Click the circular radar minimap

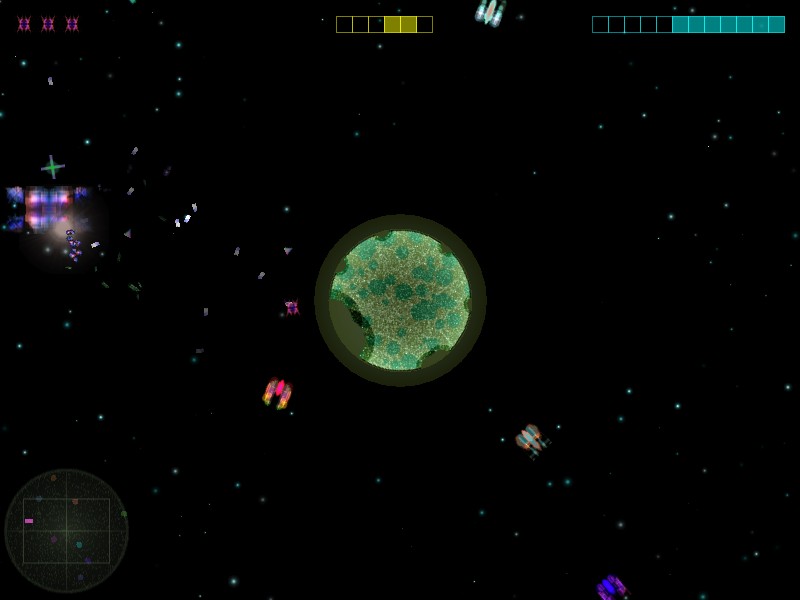coord(66,531)
